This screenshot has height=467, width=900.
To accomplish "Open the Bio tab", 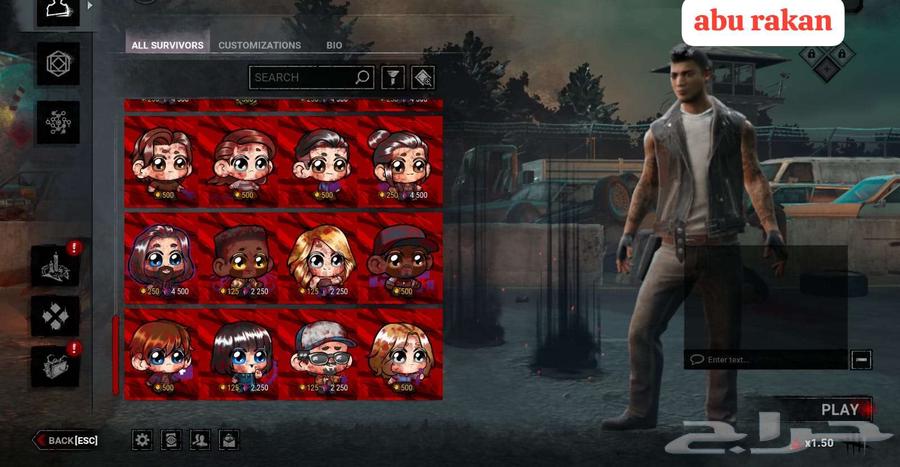I will (334, 45).
